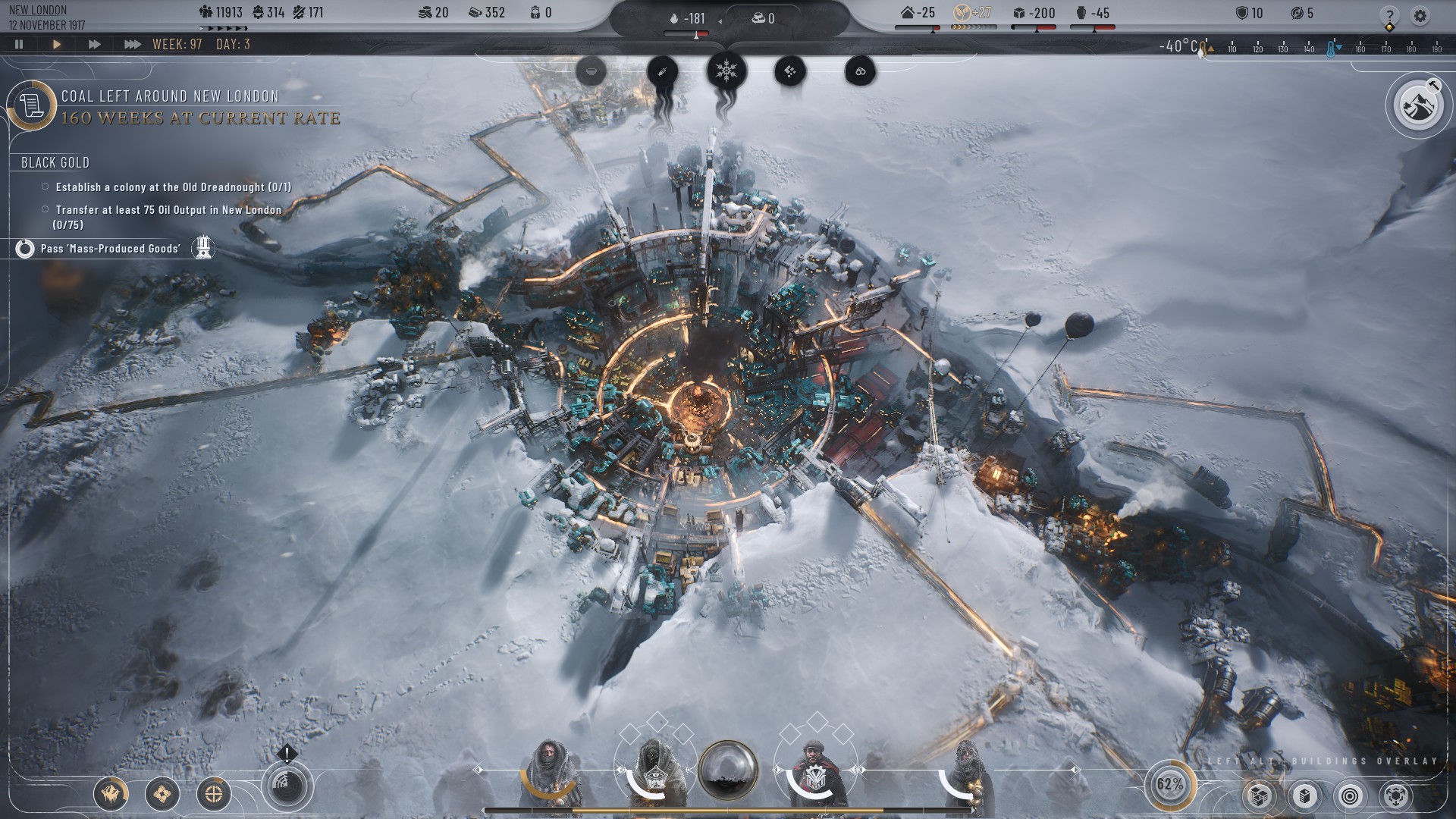Select the bowl hunger problem icon
Screen dimensions: 1456x819
click(x=591, y=72)
